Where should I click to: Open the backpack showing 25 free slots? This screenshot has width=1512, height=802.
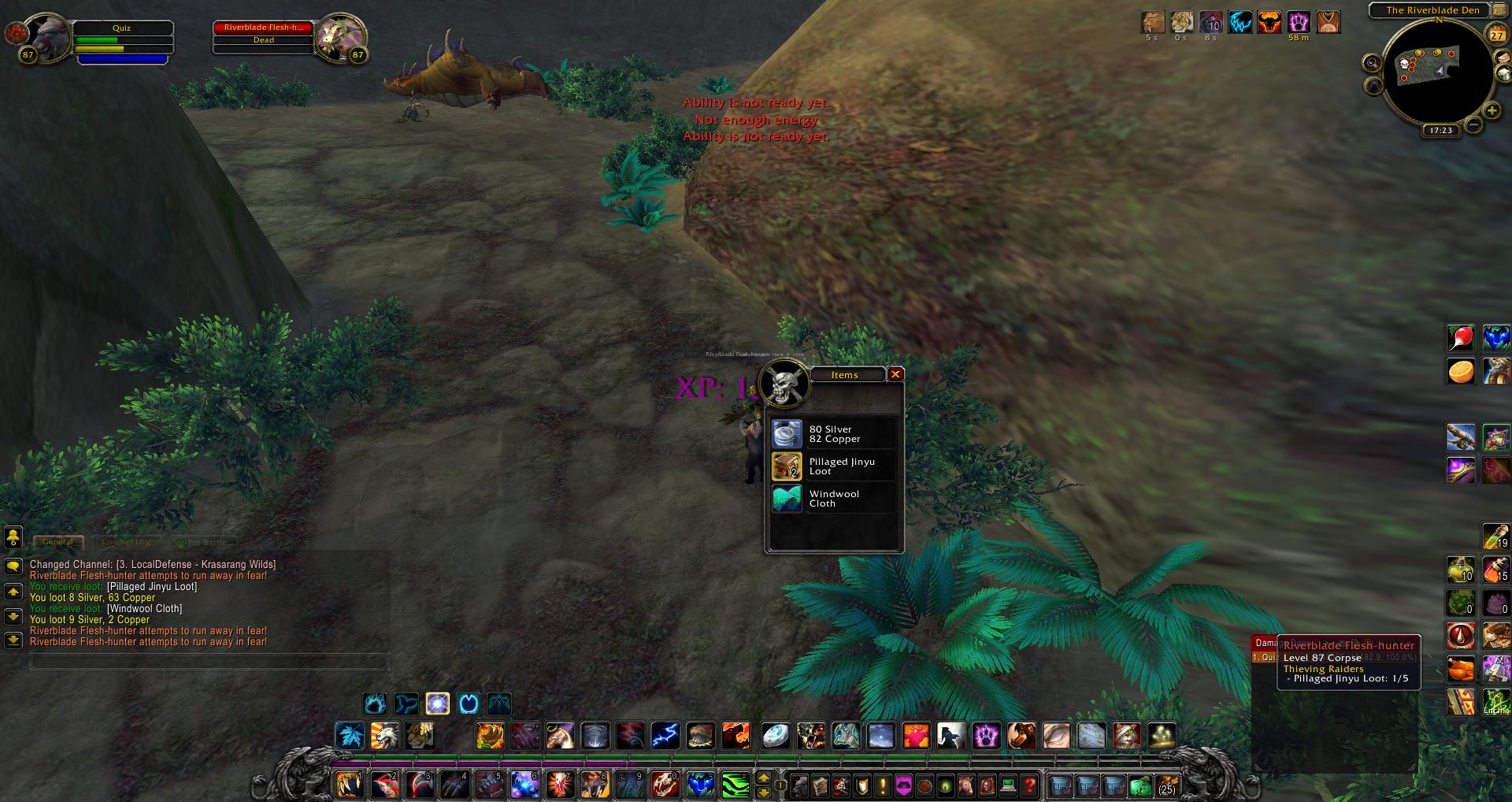coord(1166,785)
